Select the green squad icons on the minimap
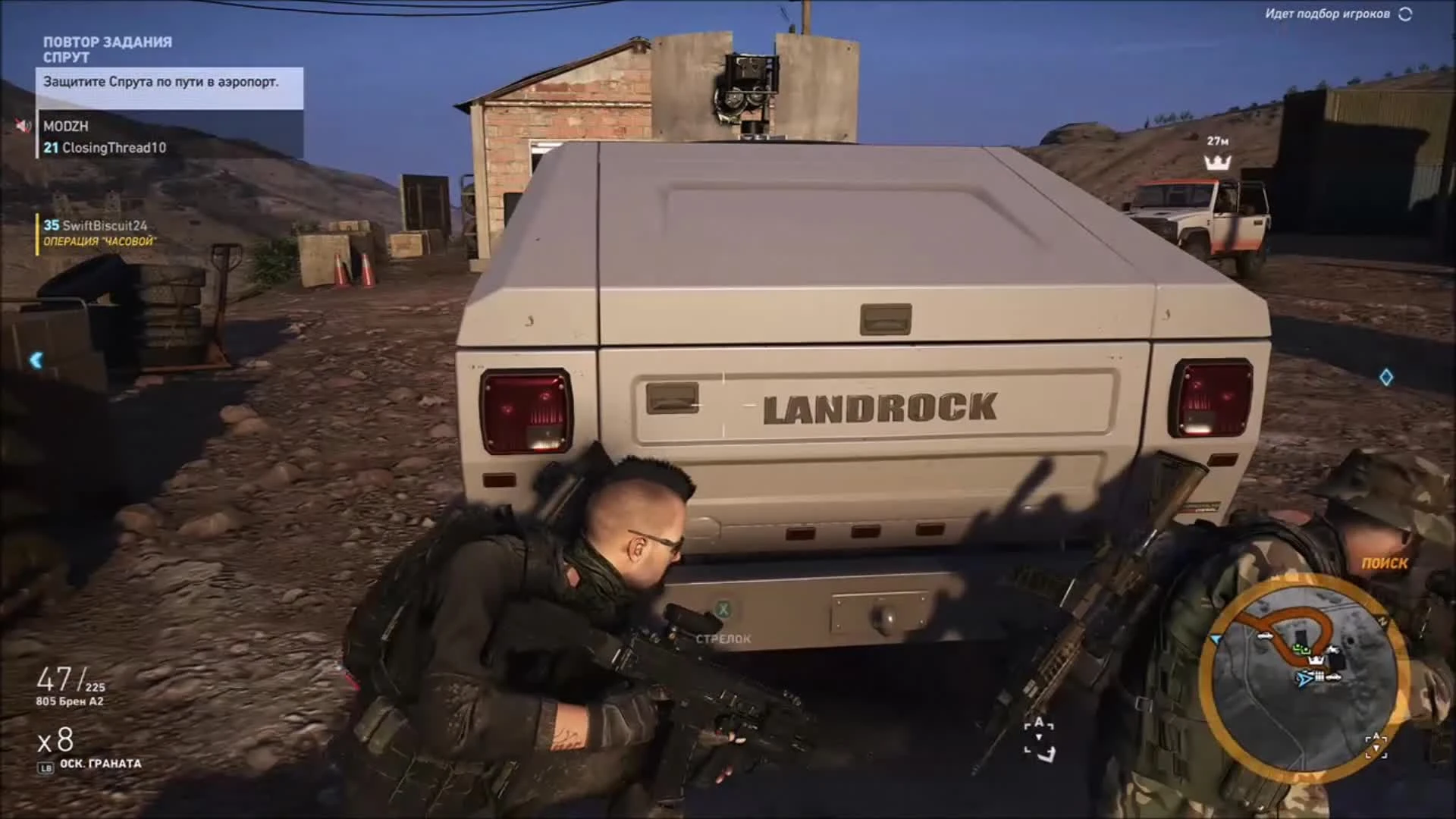The width and height of the screenshot is (1456, 819). [1301, 649]
